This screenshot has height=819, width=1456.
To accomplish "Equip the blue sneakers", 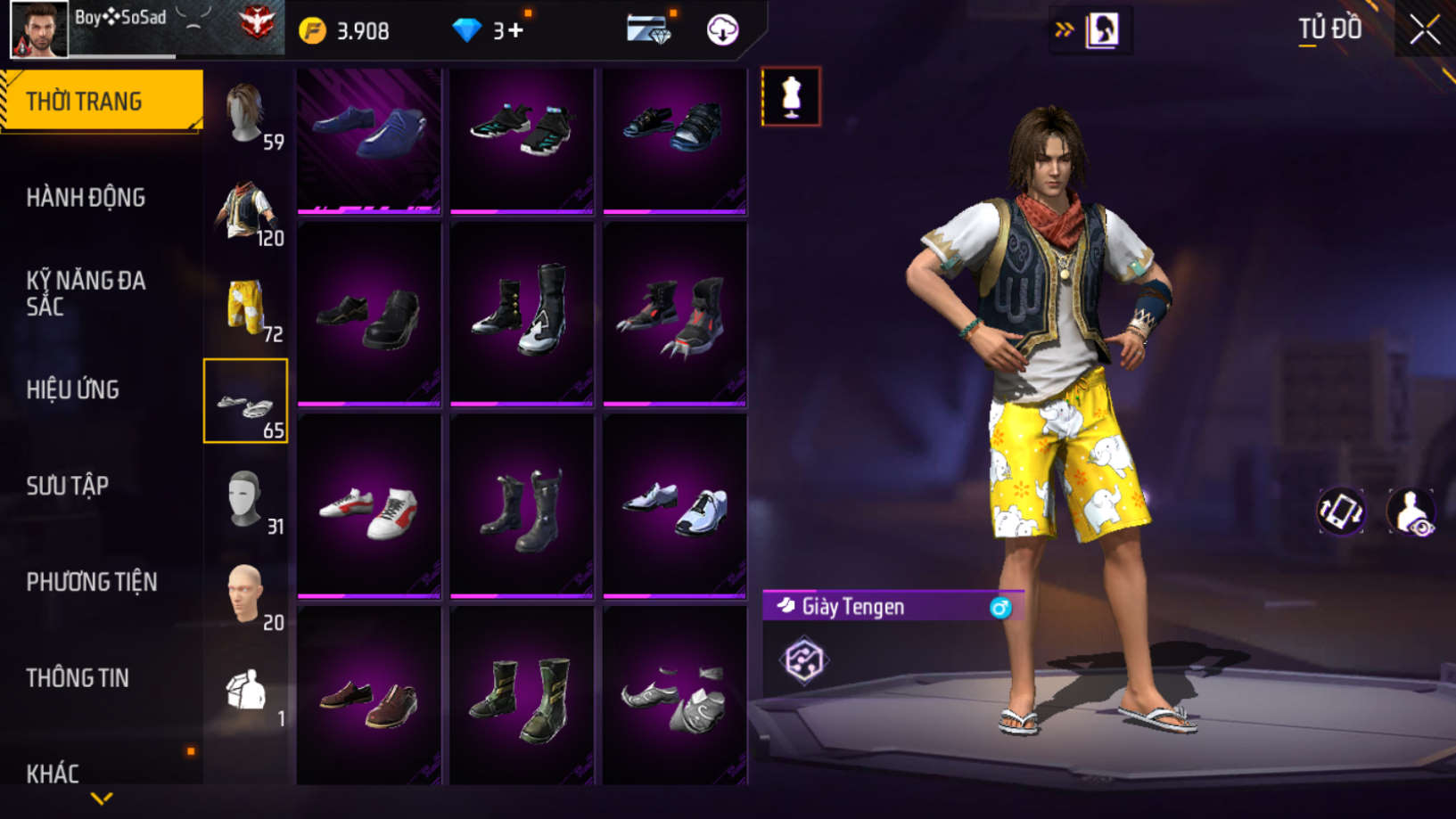I will click(x=369, y=134).
